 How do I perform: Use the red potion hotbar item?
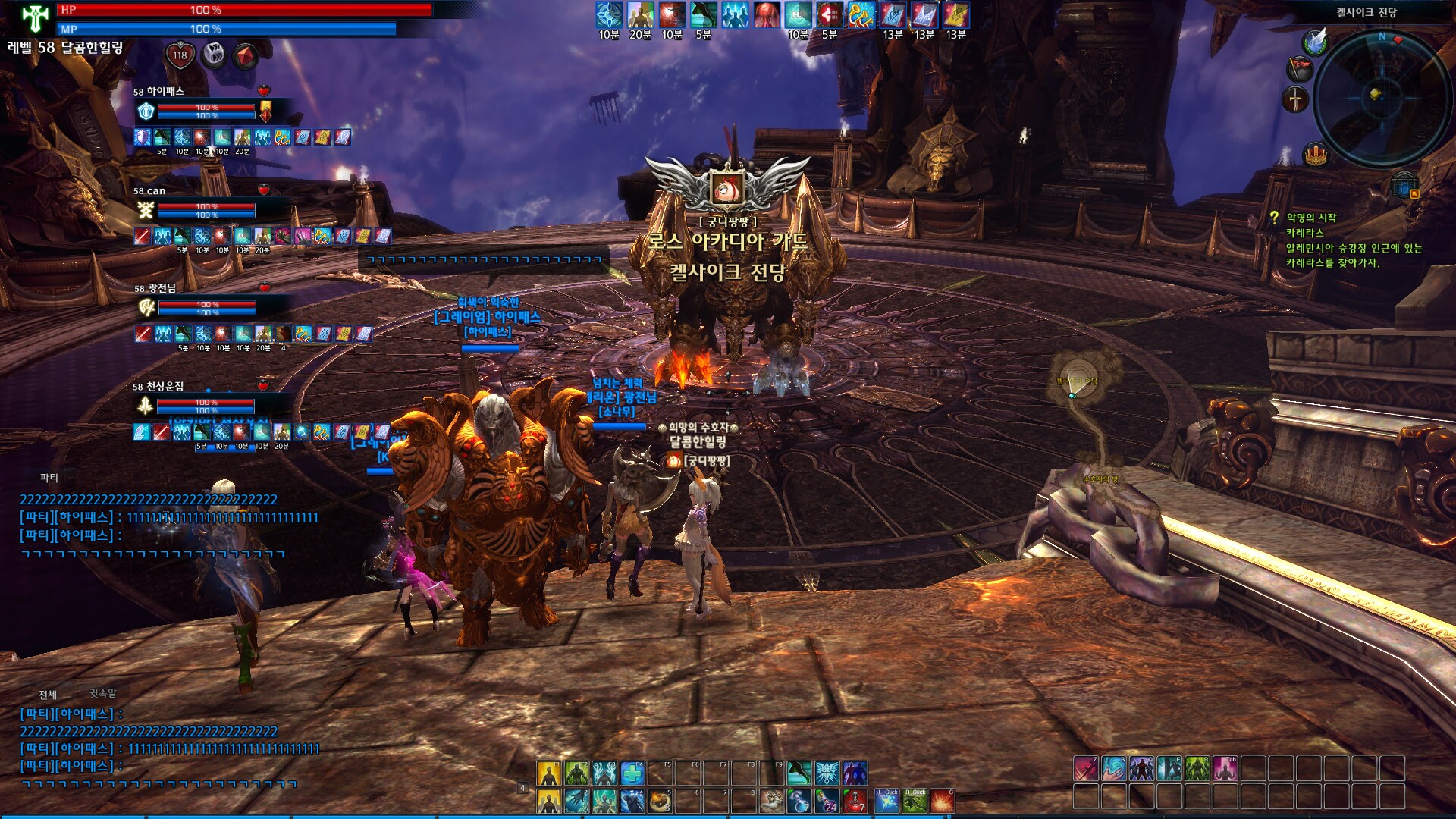[x=855, y=801]
